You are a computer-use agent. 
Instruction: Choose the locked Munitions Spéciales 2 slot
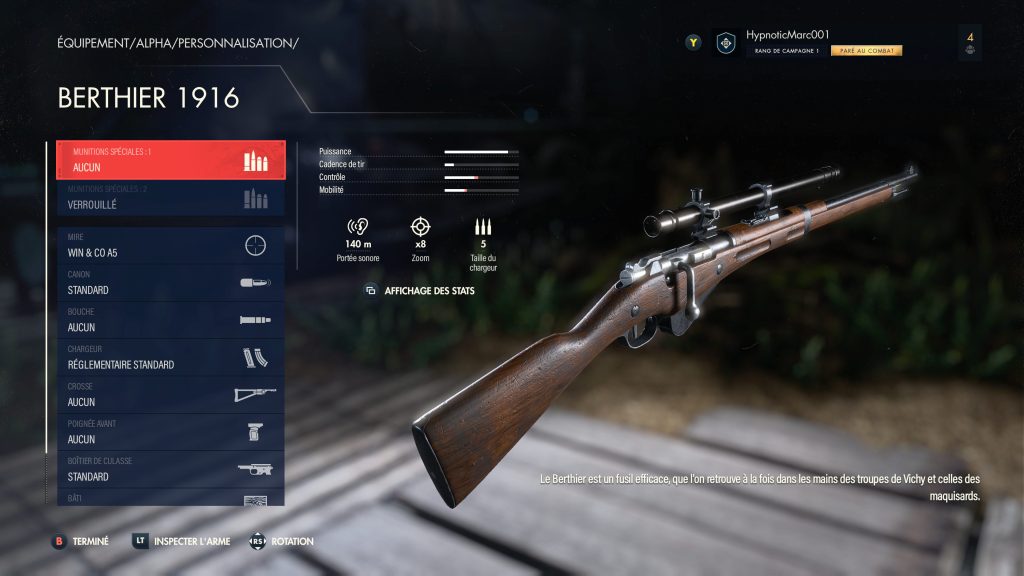pos(170,197)
